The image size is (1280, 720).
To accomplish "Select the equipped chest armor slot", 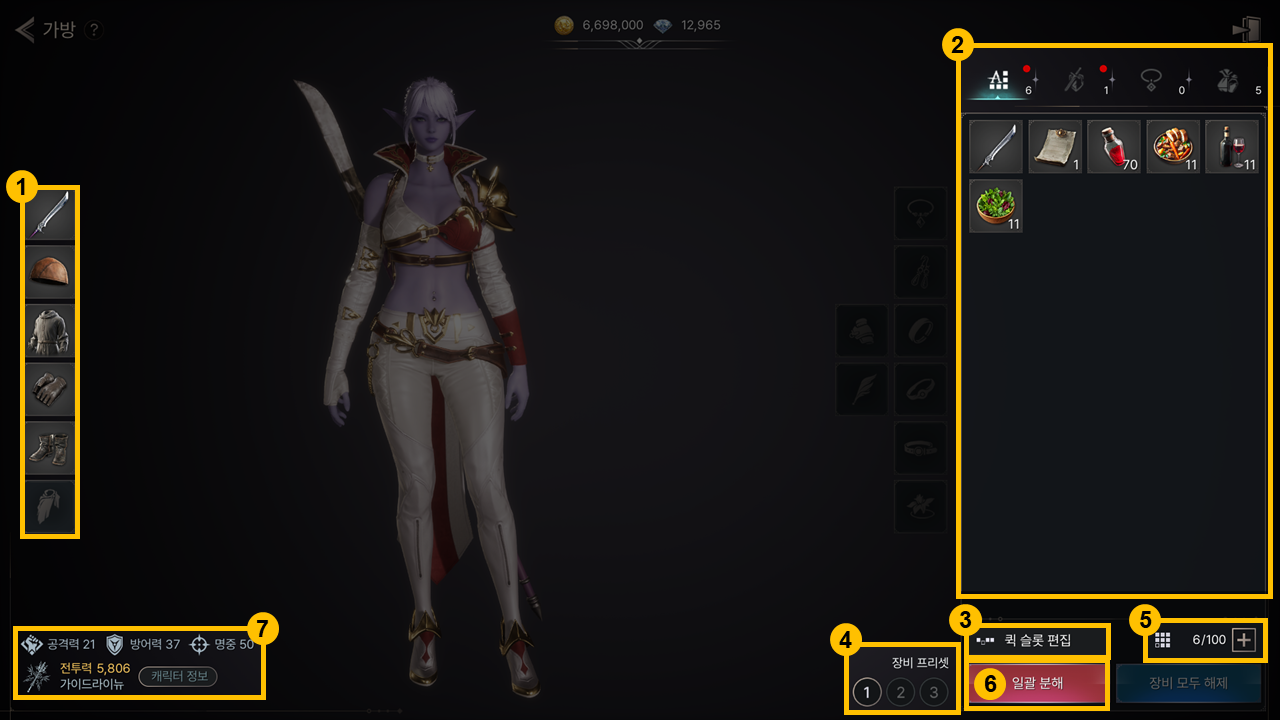I will [50, 331].
